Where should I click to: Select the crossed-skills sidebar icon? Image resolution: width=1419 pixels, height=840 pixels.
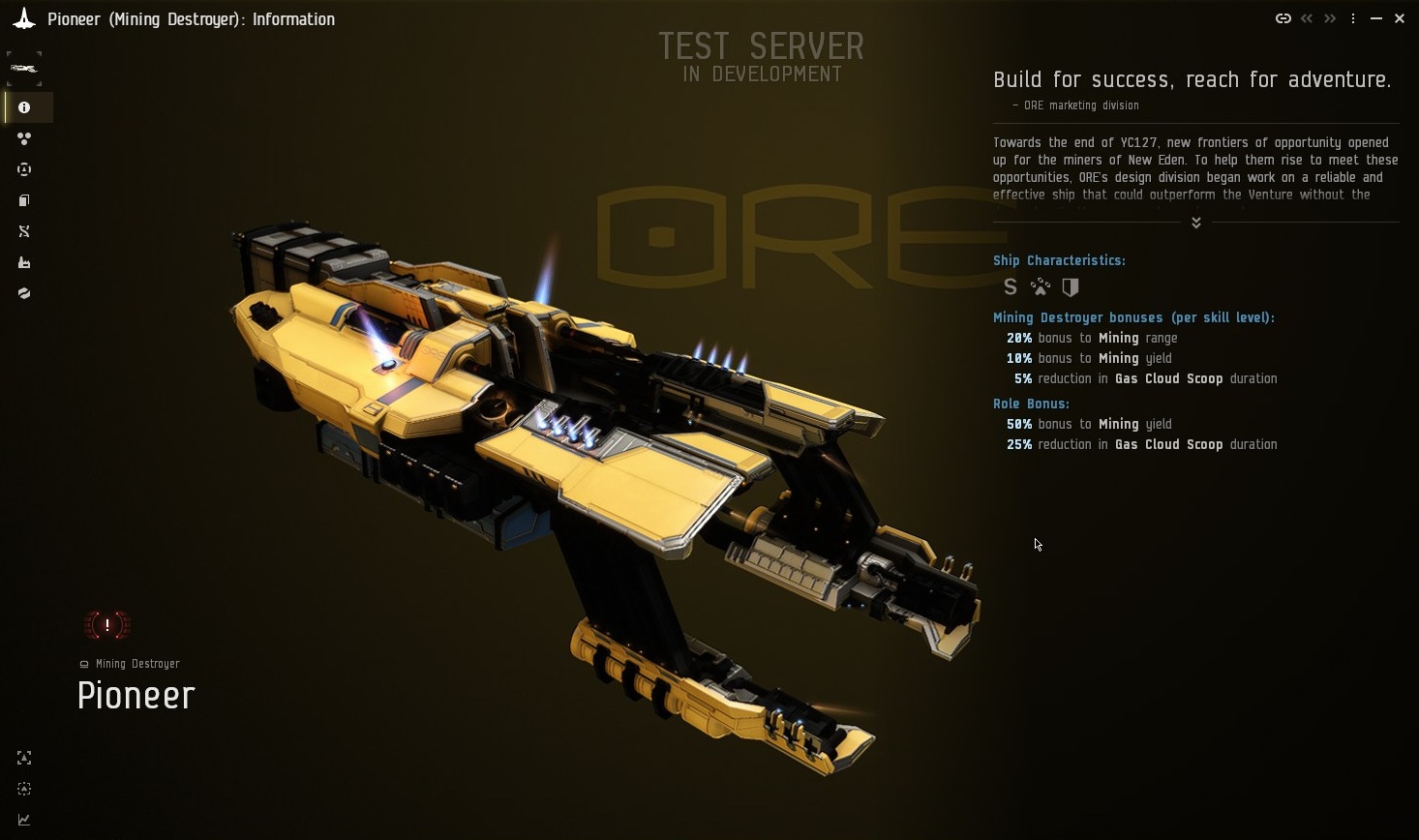tap(23, 231)
